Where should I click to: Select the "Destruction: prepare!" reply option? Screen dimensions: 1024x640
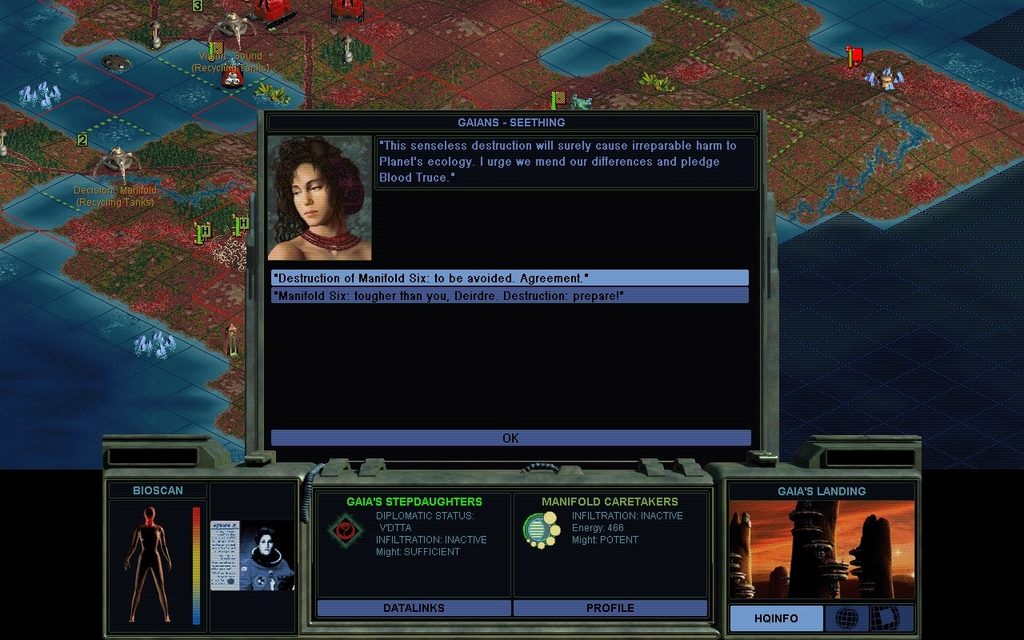pos(509,296)
